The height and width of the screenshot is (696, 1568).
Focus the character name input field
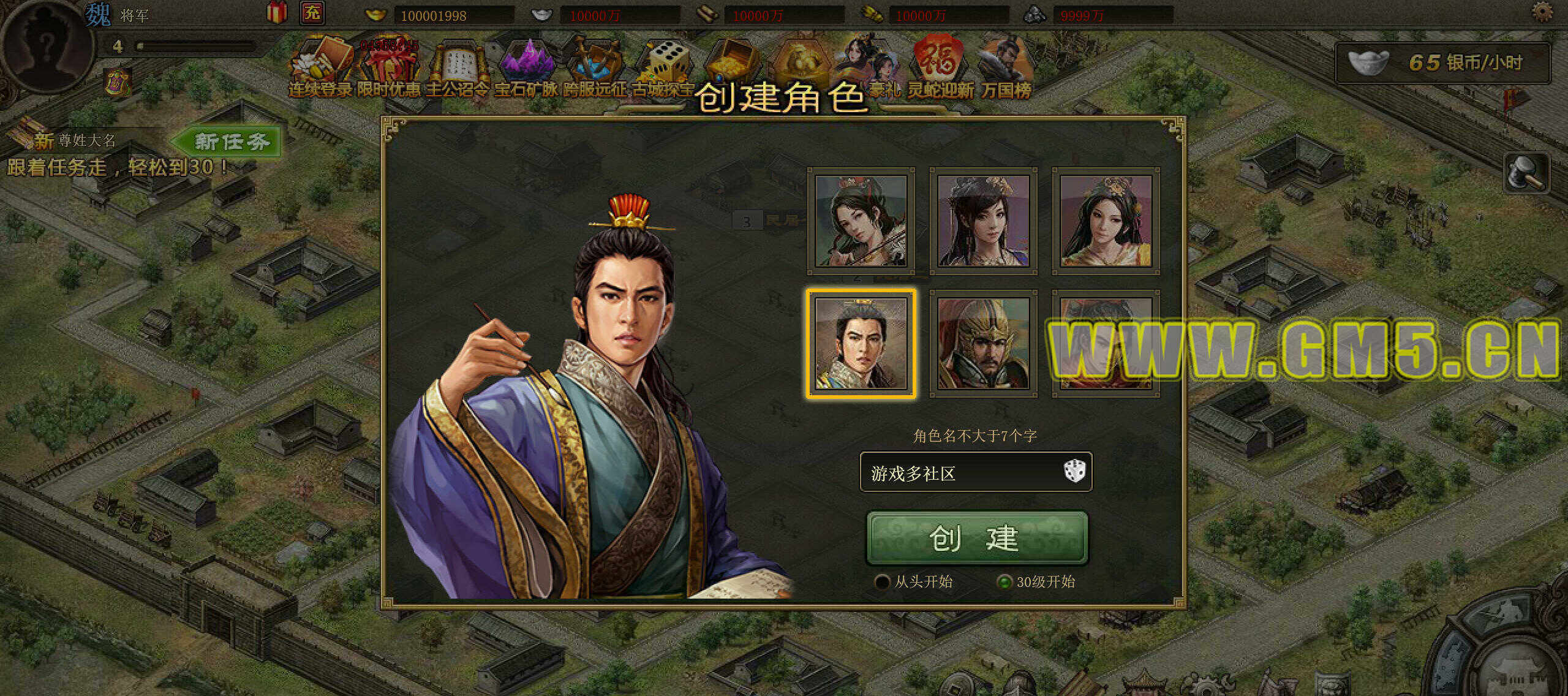962,473
